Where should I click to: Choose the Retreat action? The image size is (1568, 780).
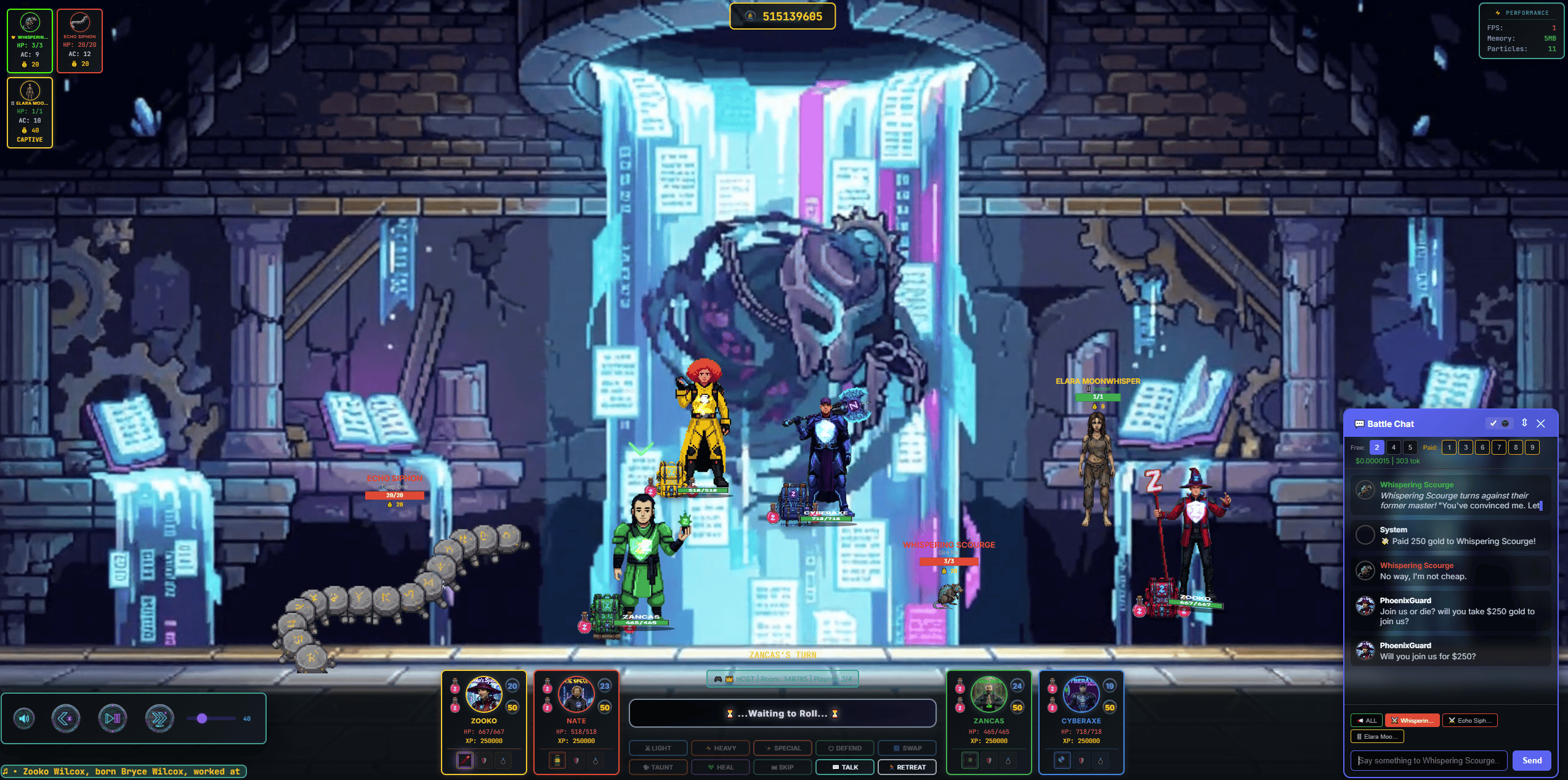coord(907,767)
